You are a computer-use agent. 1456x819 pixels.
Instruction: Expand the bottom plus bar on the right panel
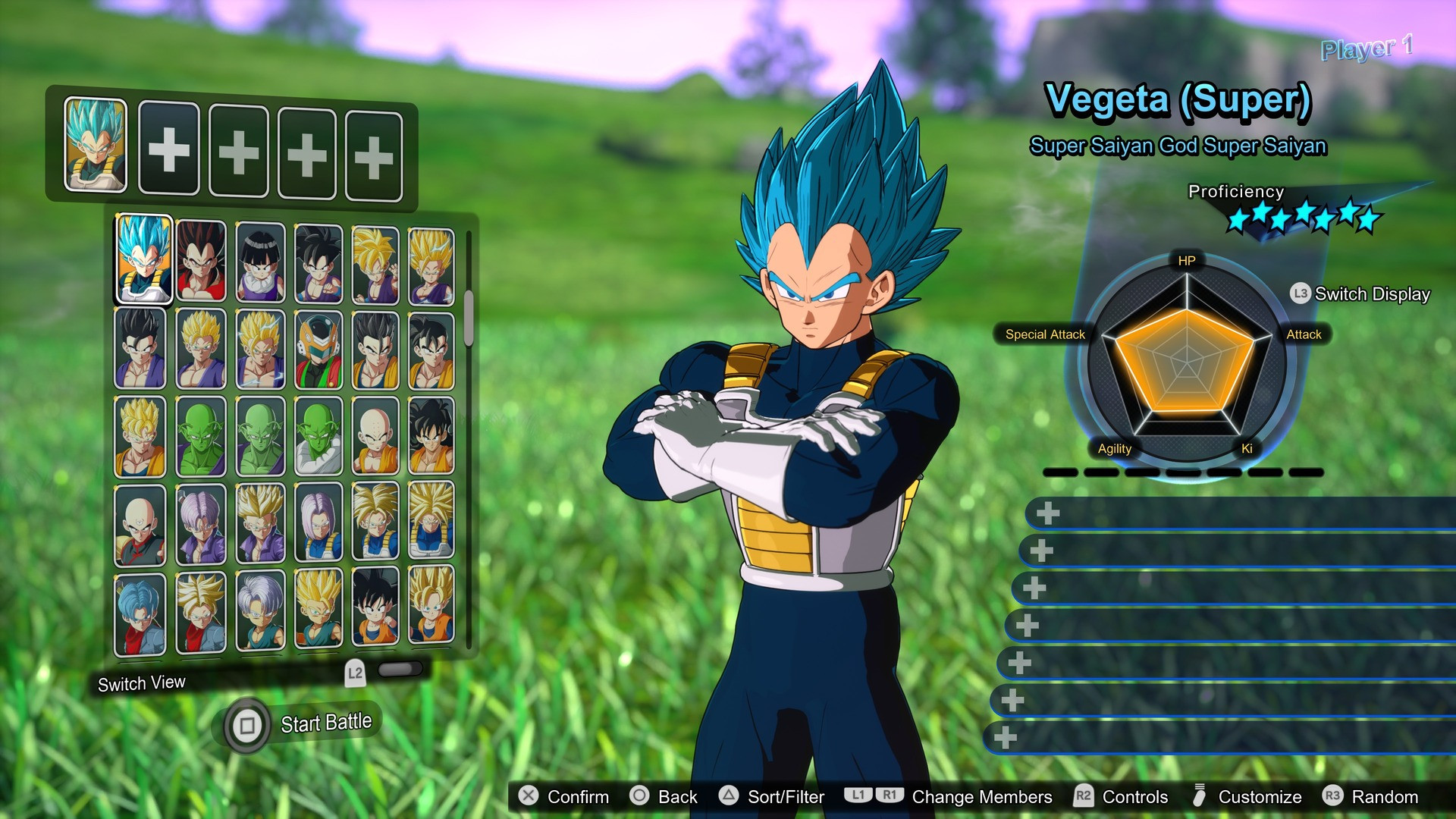point(1009,736)
